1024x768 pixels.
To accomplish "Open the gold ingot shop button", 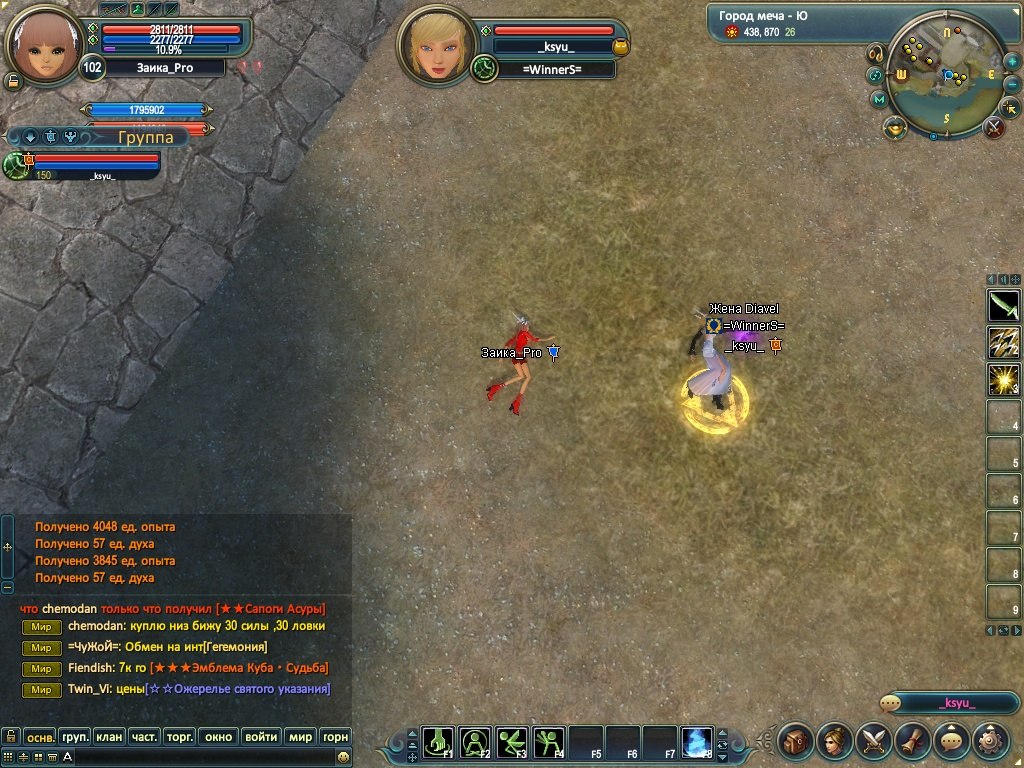I will pos(894,127).
